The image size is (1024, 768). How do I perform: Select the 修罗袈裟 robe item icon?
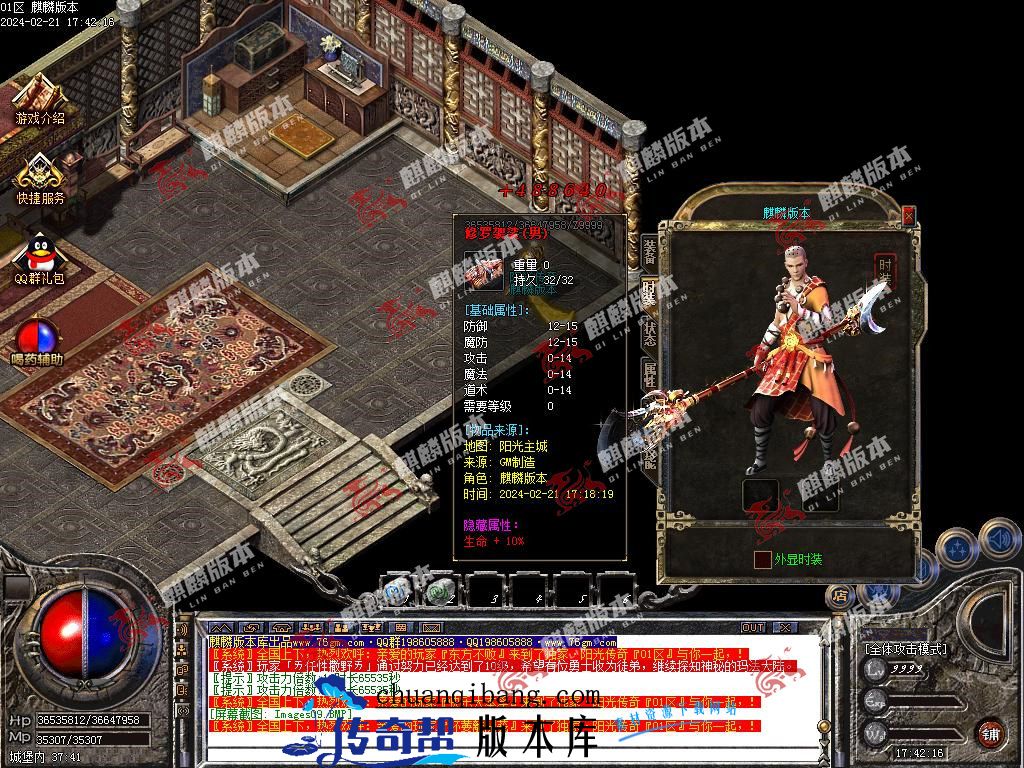[x=485, y=273]
